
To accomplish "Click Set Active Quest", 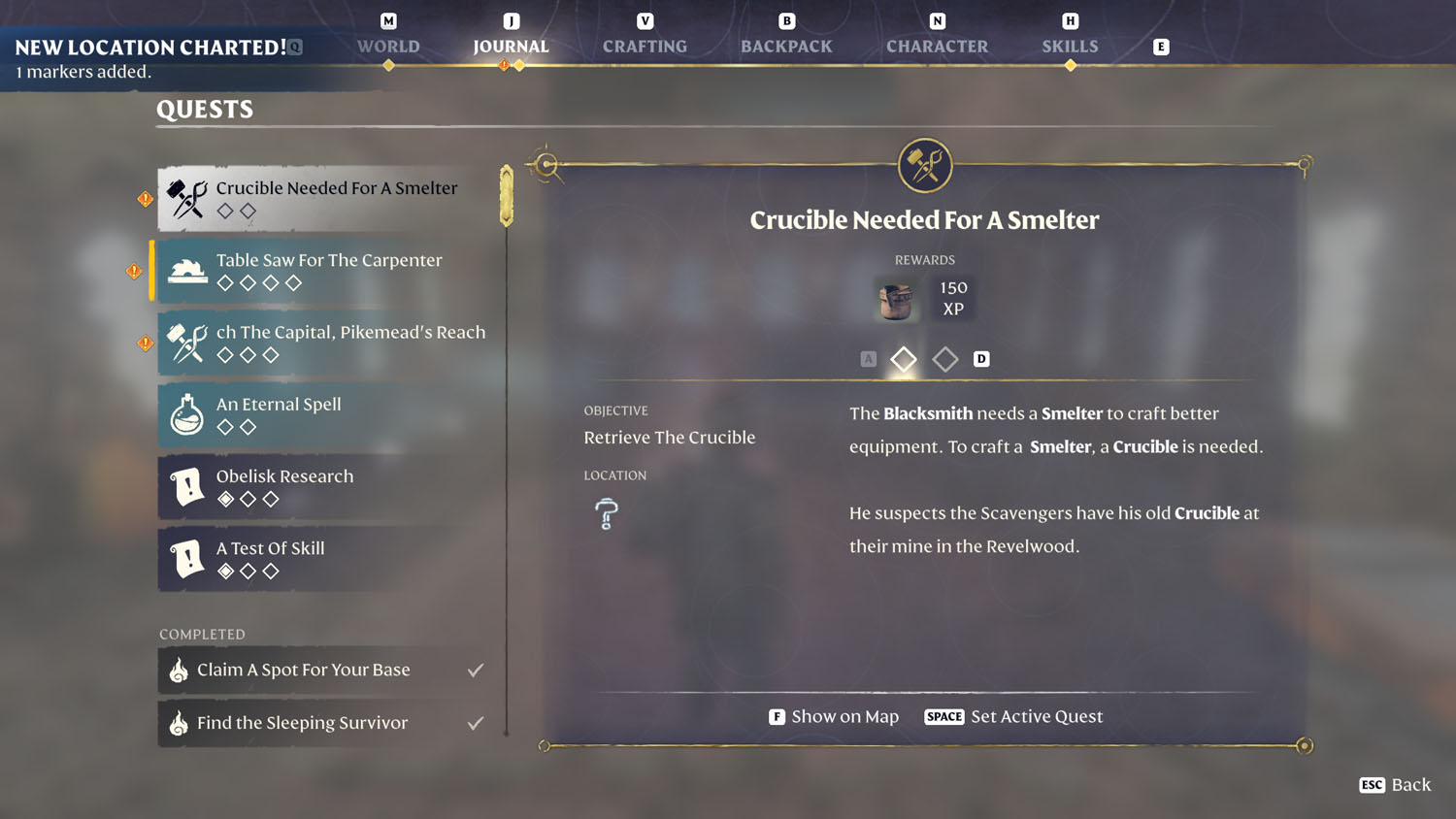I will pyautogui.click(x=1036, y=716).
